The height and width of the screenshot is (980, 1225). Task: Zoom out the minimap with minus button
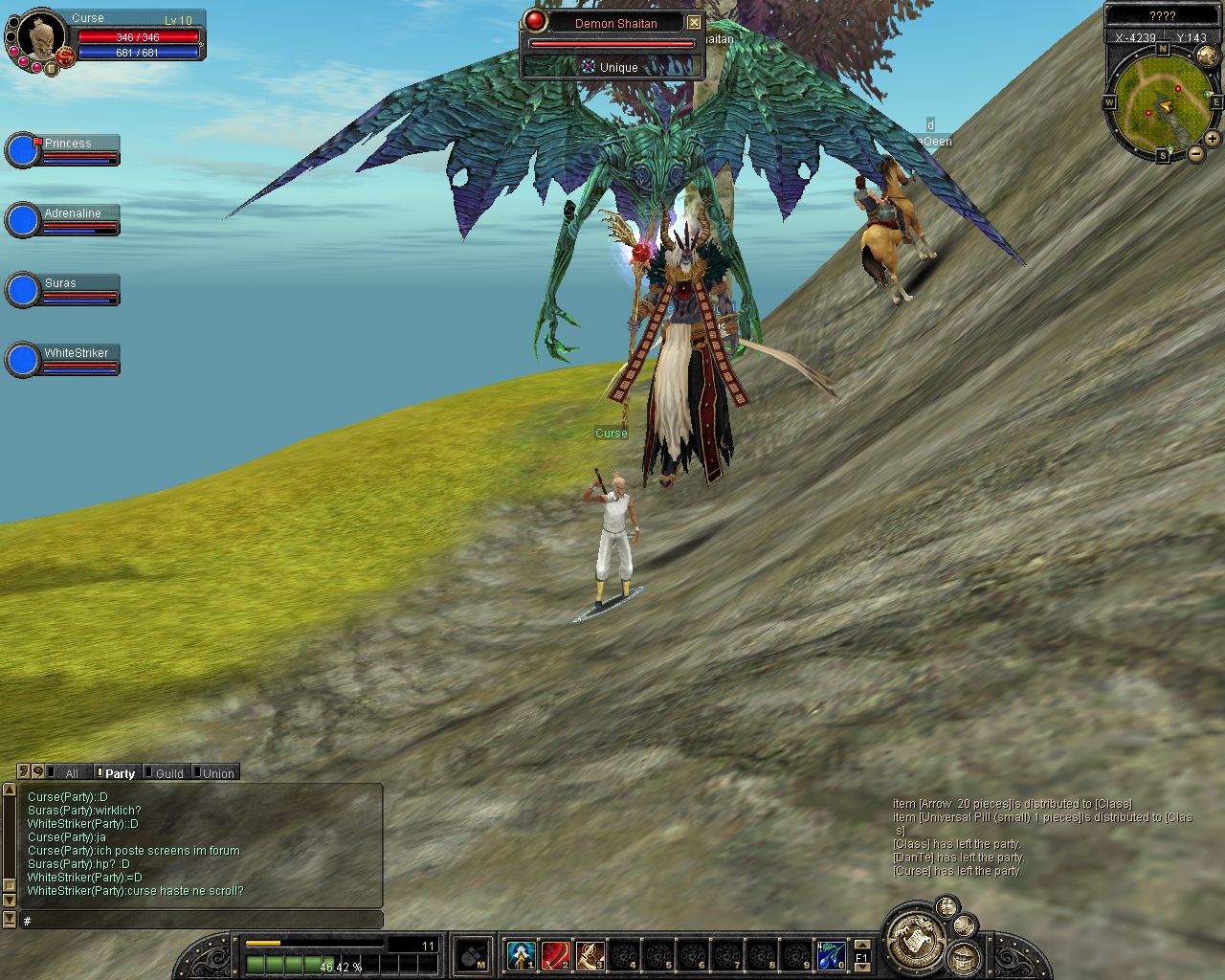(x=1196, y=153)
